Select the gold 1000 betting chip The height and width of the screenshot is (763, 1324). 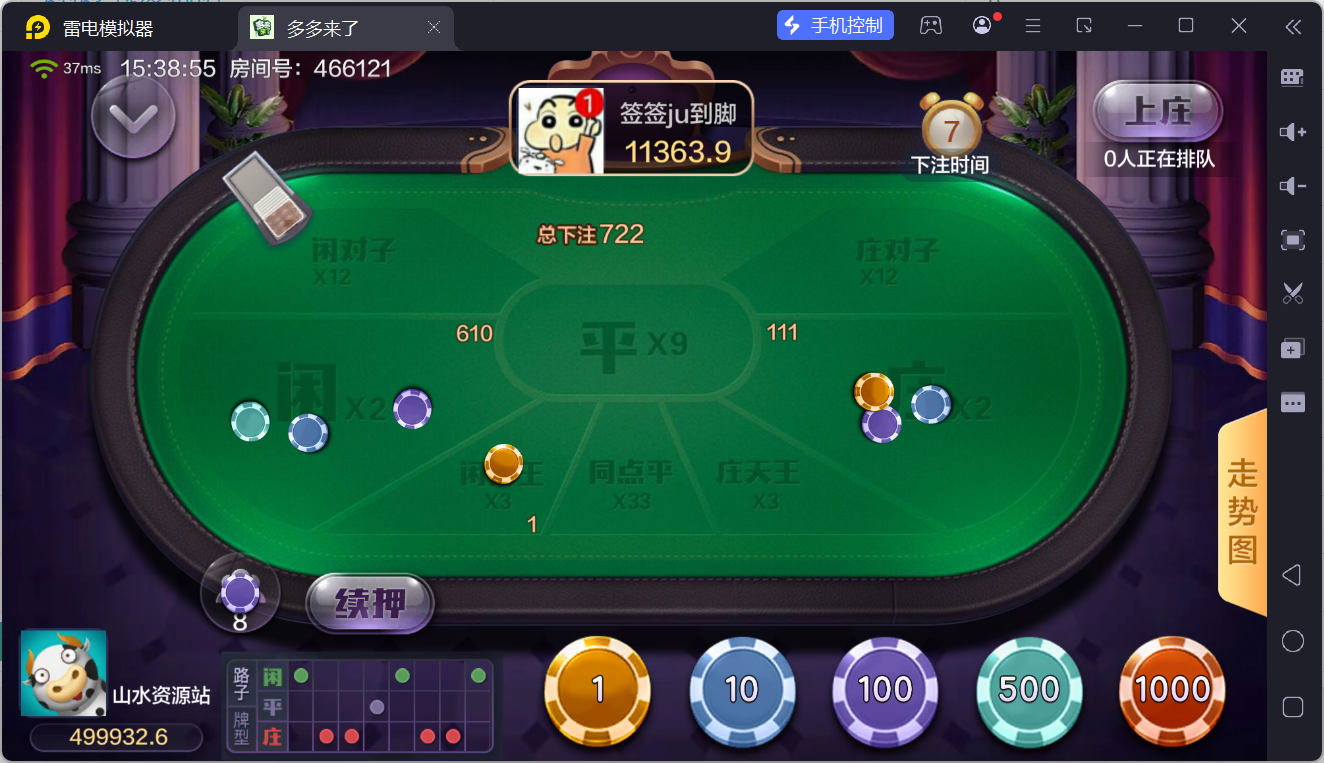pos(1172,688)
